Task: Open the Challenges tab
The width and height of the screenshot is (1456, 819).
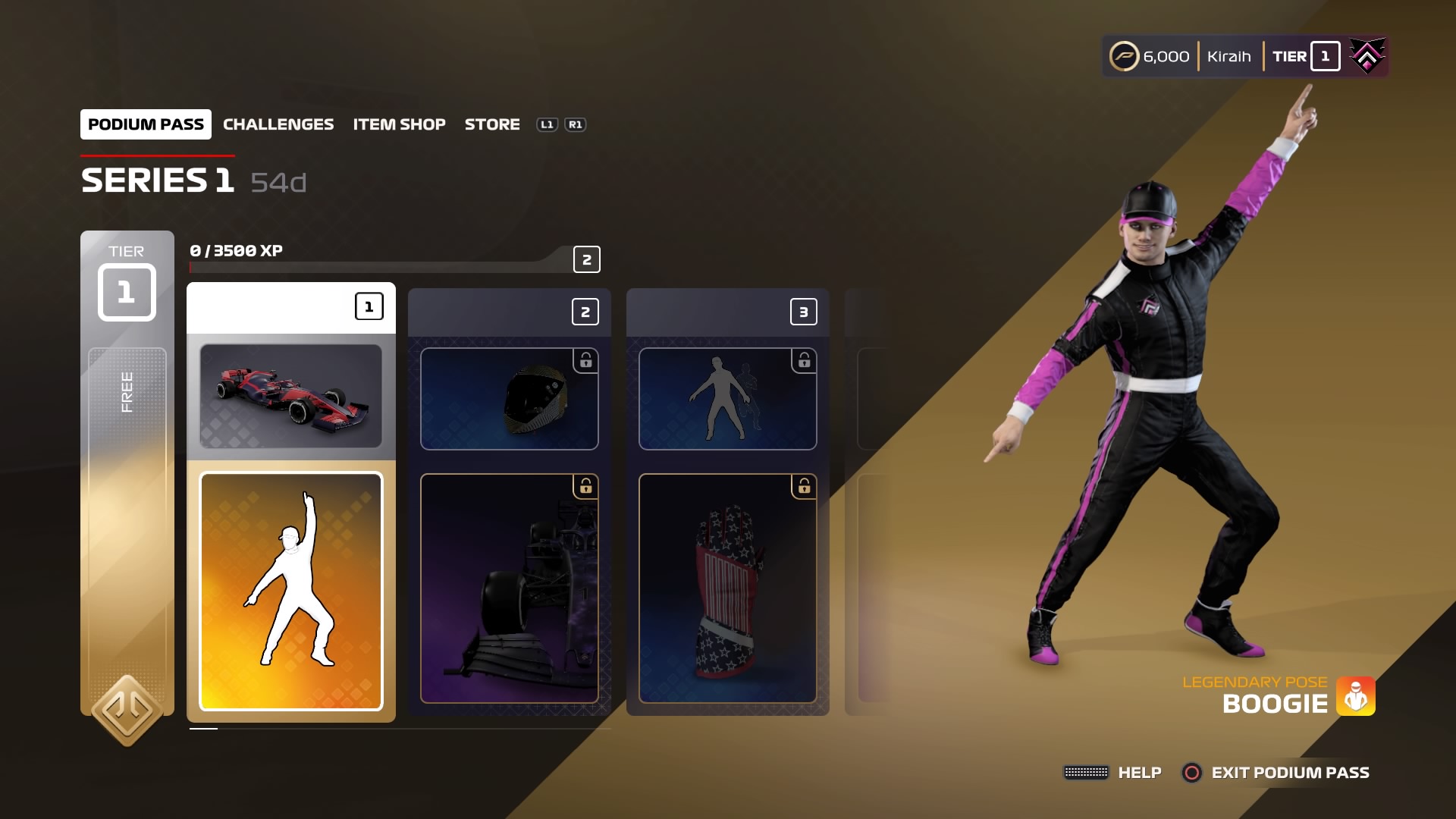Action: click(x=278, y=124)
